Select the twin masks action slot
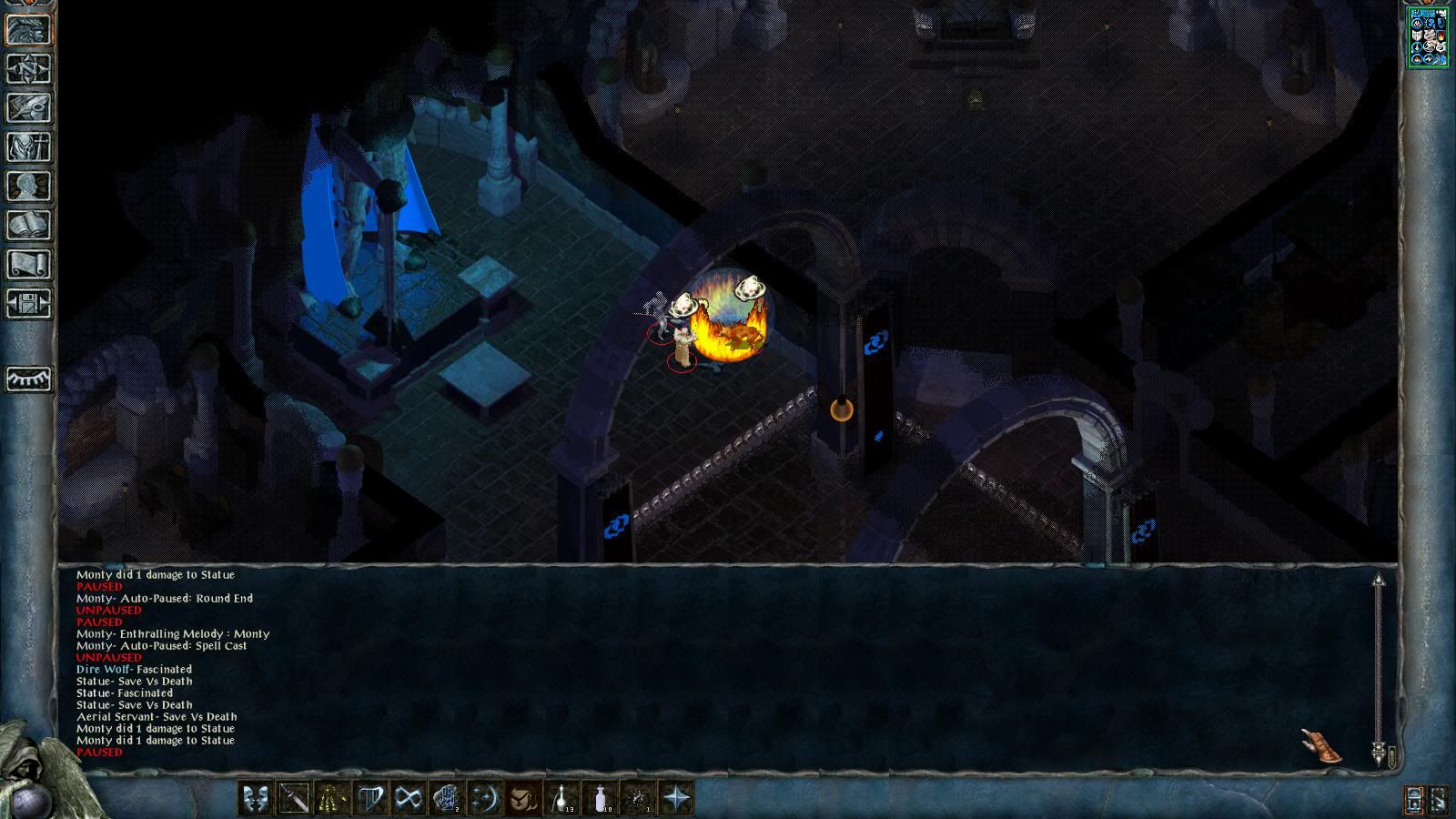This screenshot has height=819, width=1456. point(256,799)
